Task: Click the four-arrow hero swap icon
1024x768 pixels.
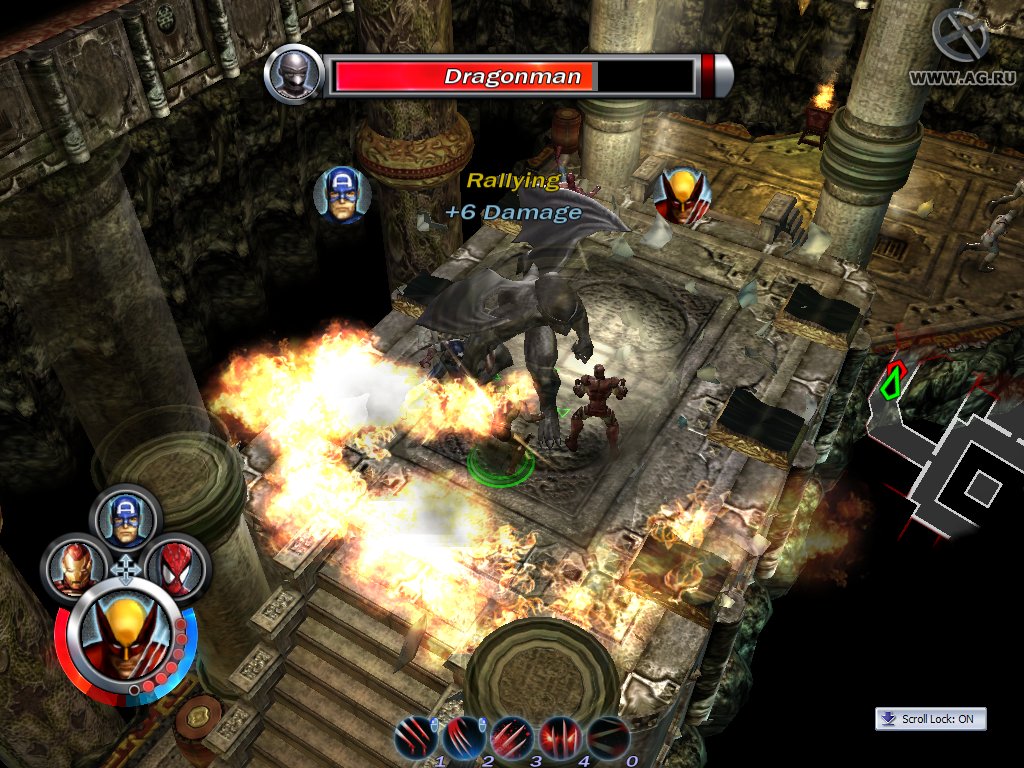Action: pos(125,571)
